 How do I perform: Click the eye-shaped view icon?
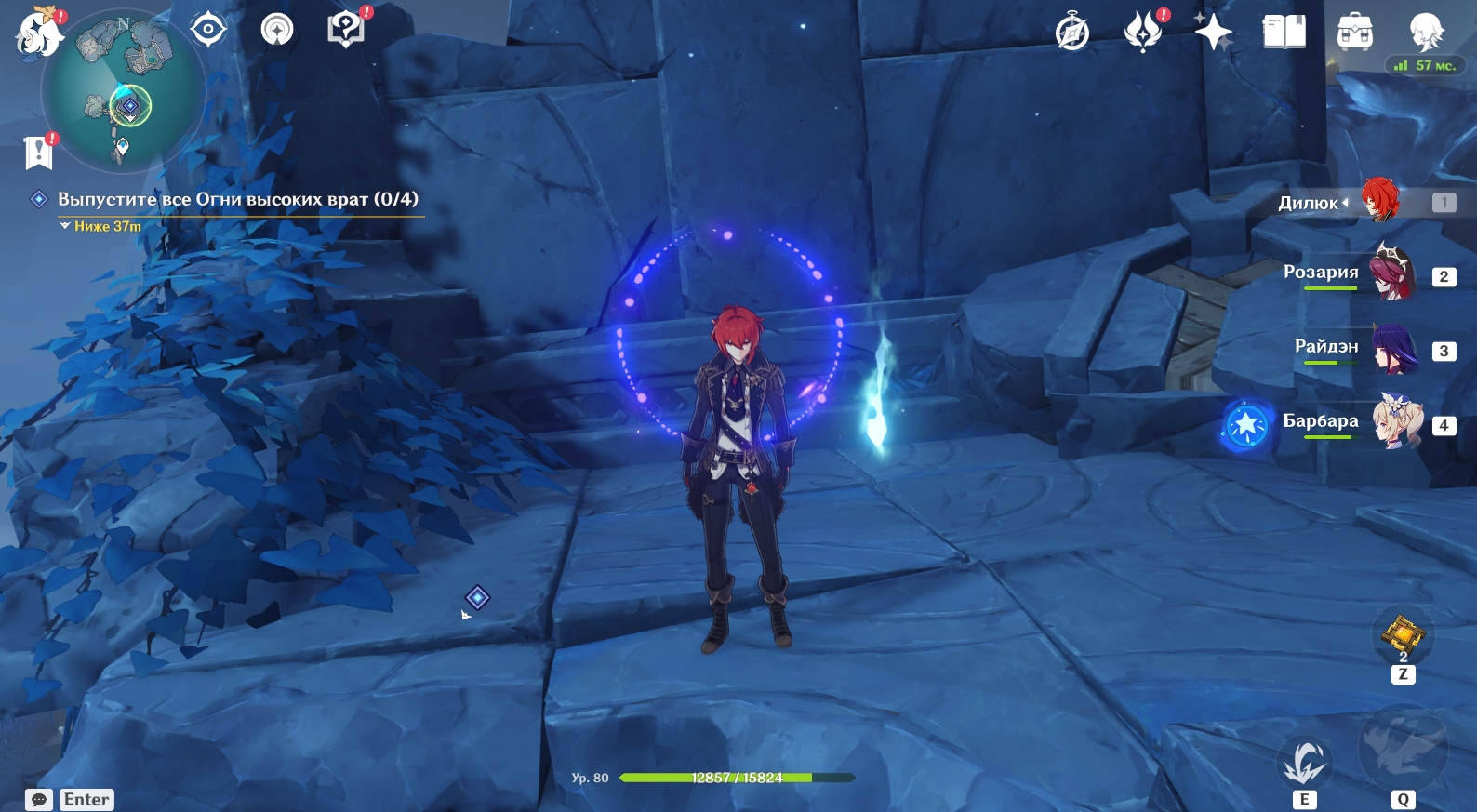208,30
